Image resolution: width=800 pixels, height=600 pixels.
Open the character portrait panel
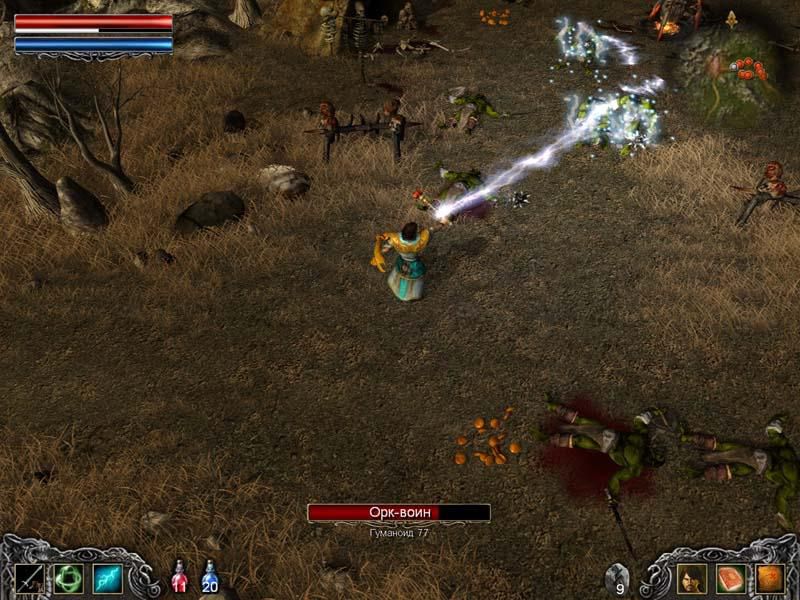click(x=692, y=578)
